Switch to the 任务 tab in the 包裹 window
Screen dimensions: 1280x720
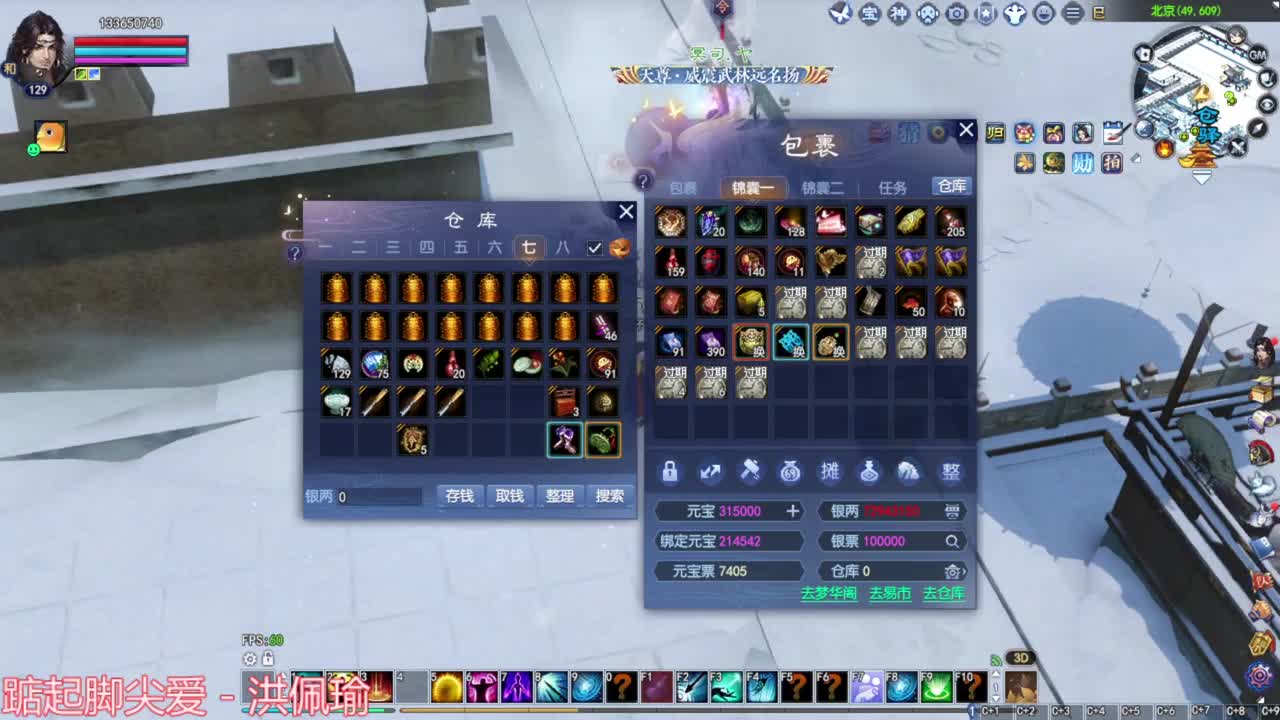pyautogui.click(x=894, y=186)
